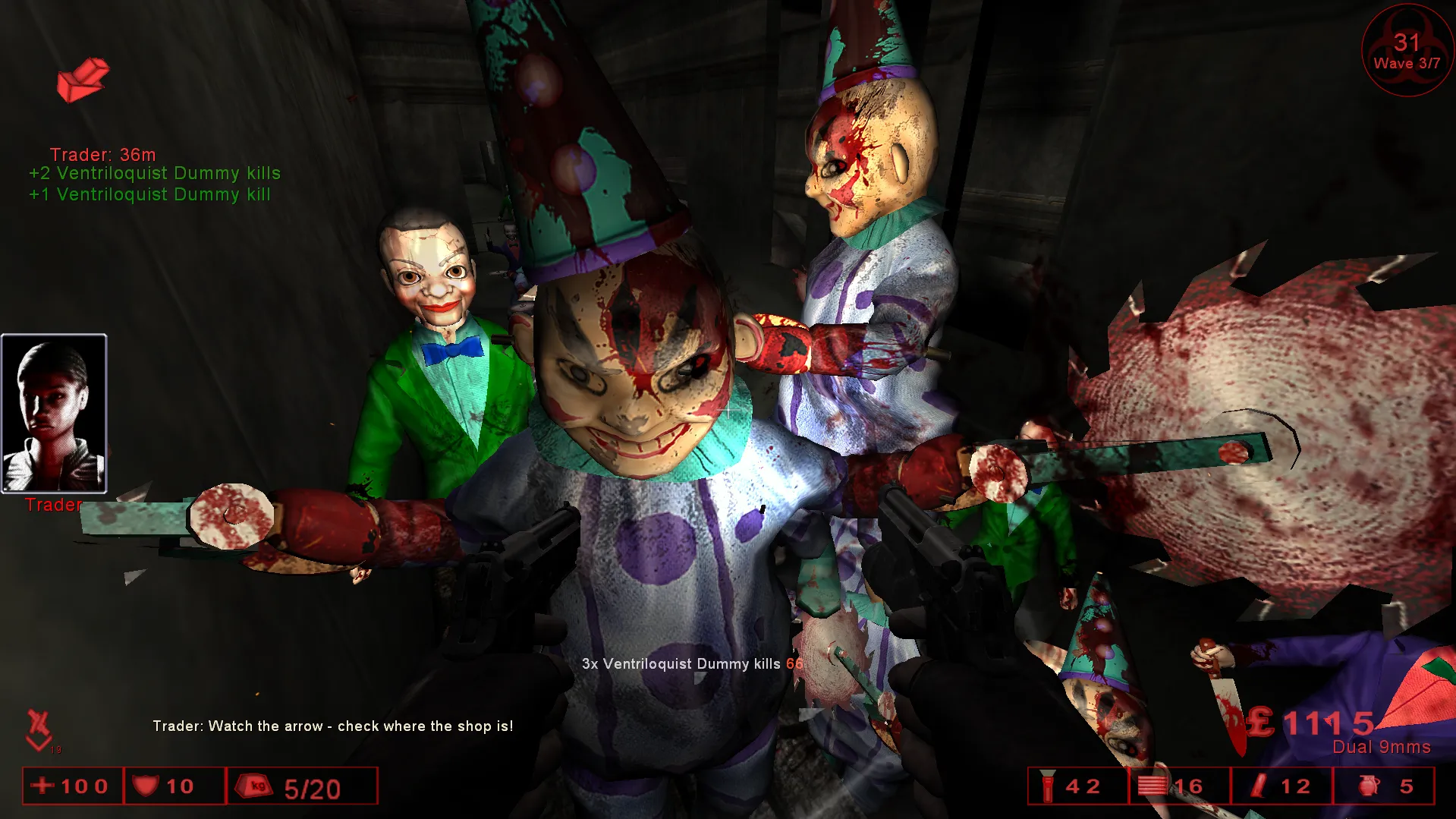Click the kg carry weight icon
This screenshot has width=1456, height=819.
255,786
